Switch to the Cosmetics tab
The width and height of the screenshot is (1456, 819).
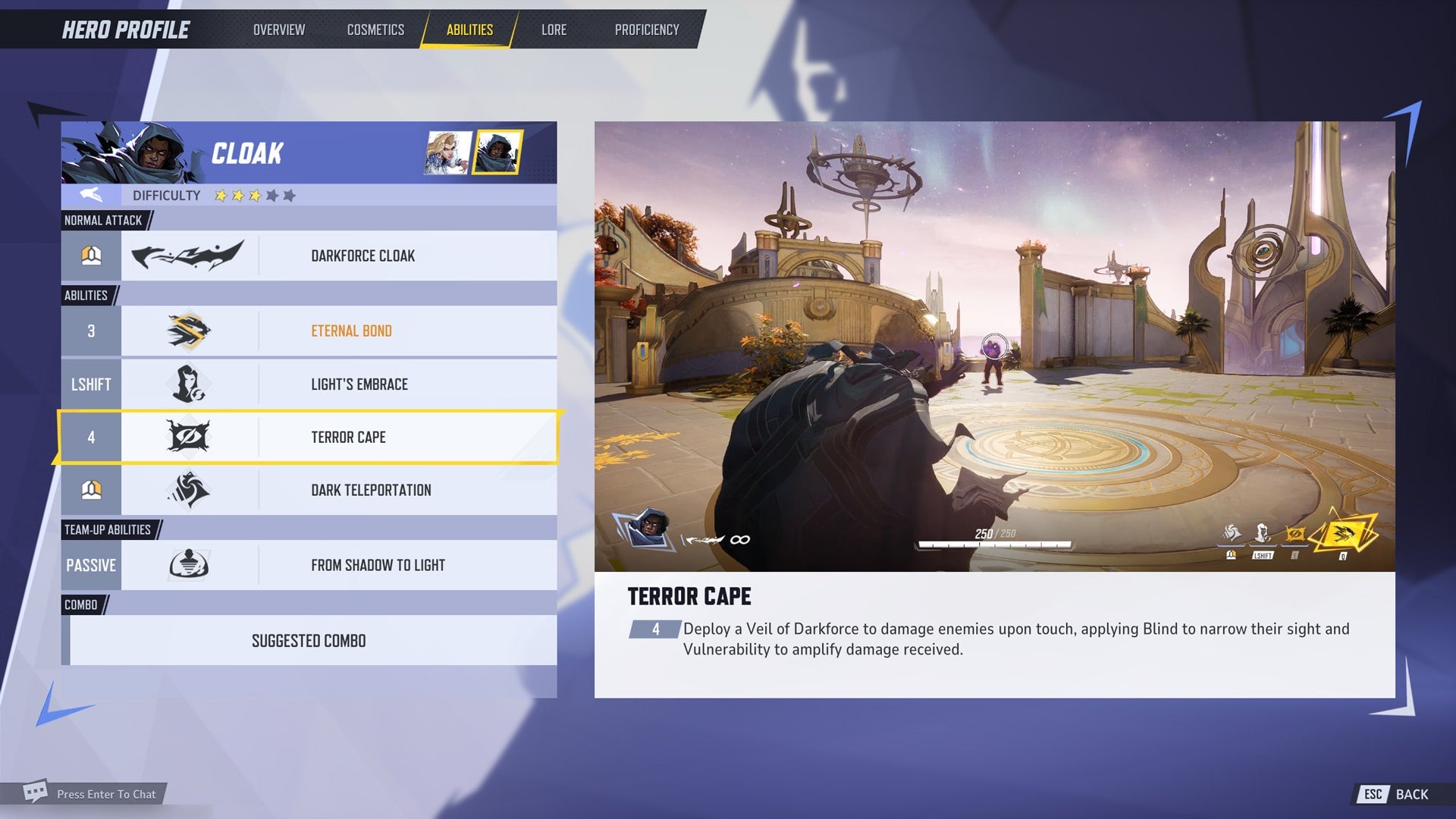[375, 30]
